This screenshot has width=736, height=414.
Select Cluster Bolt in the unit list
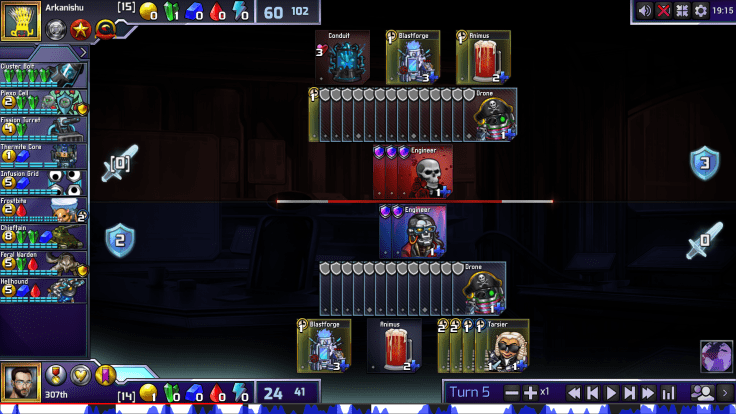pyautogui.click(x=38, y=74)
